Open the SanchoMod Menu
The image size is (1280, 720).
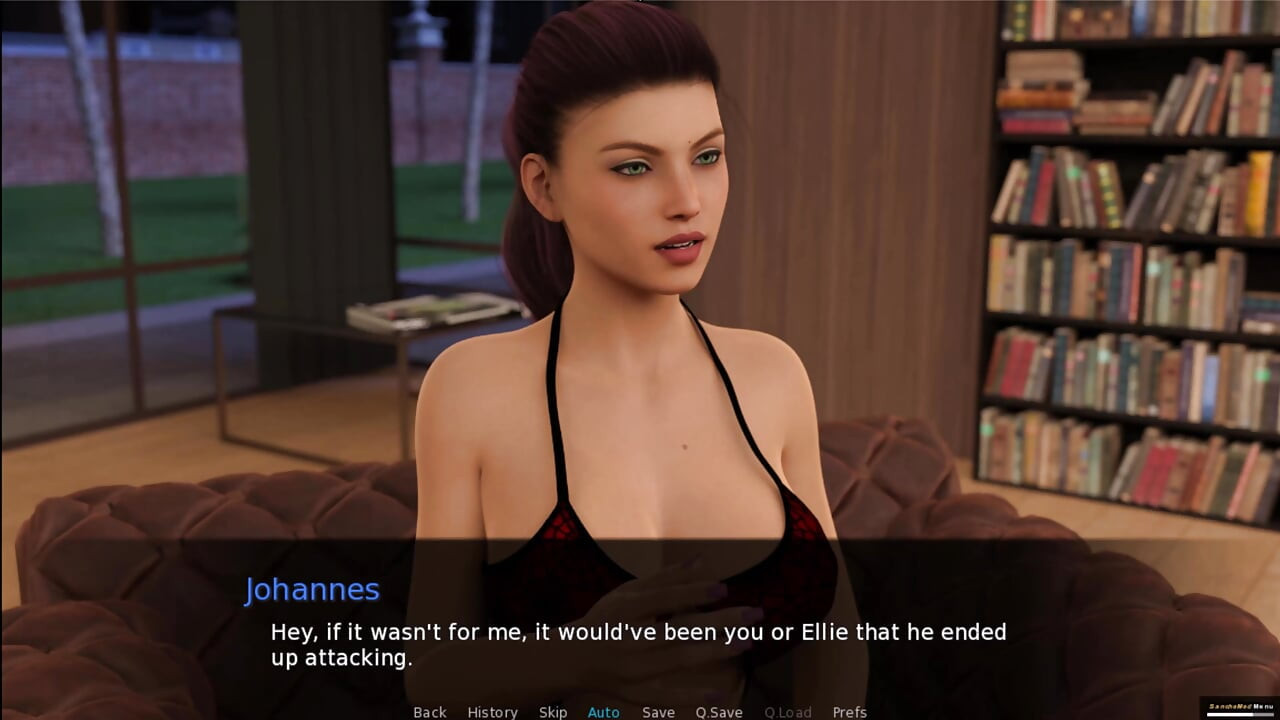coord(1240,706)
